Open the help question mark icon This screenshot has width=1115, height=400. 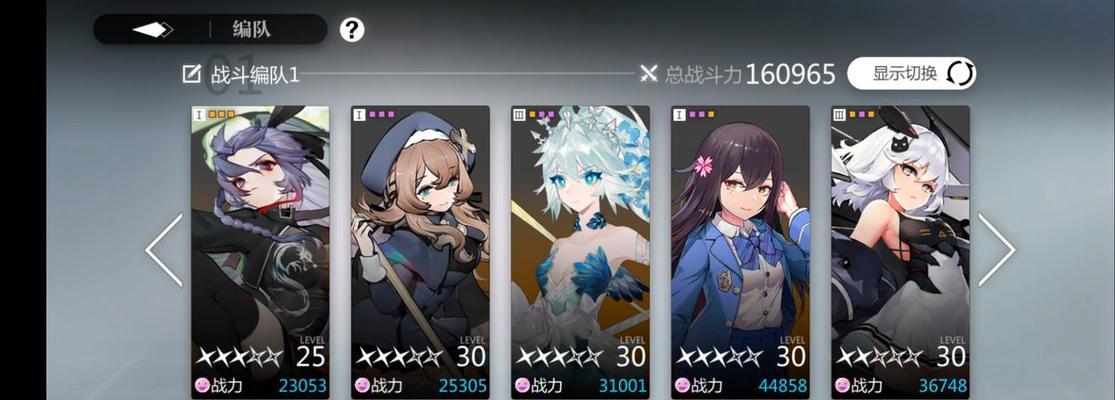[x=351, y=30]
